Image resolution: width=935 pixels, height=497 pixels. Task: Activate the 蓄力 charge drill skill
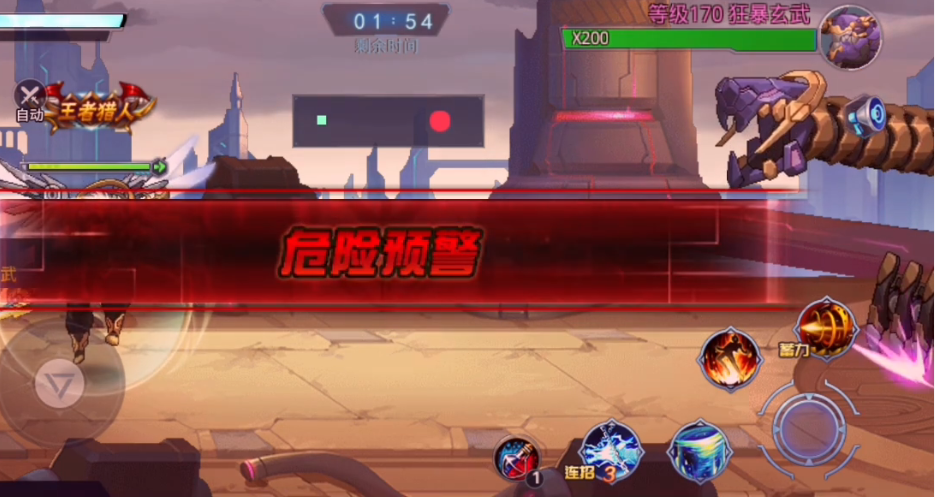click(826, 327)
